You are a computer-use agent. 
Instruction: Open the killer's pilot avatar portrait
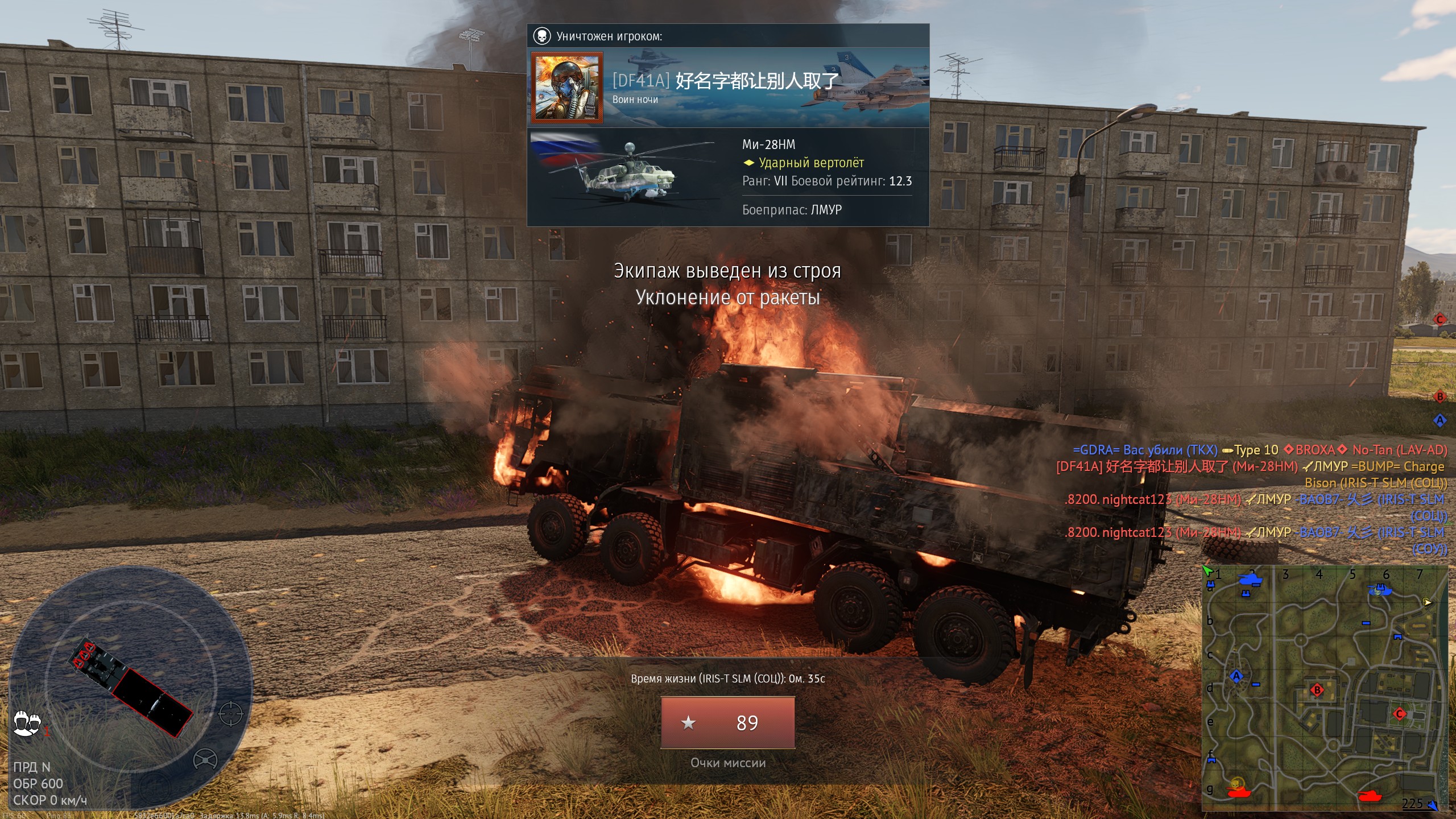(x=566, y=88)
